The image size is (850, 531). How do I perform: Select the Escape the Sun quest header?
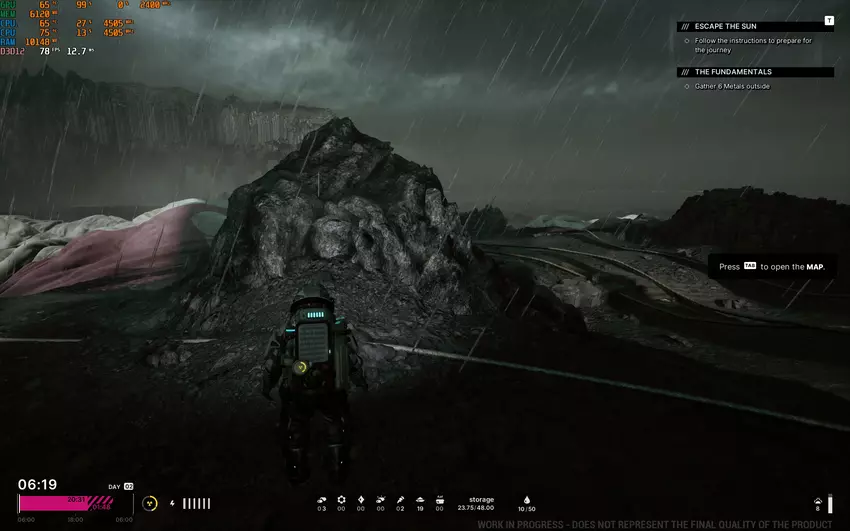click(720, 26)
